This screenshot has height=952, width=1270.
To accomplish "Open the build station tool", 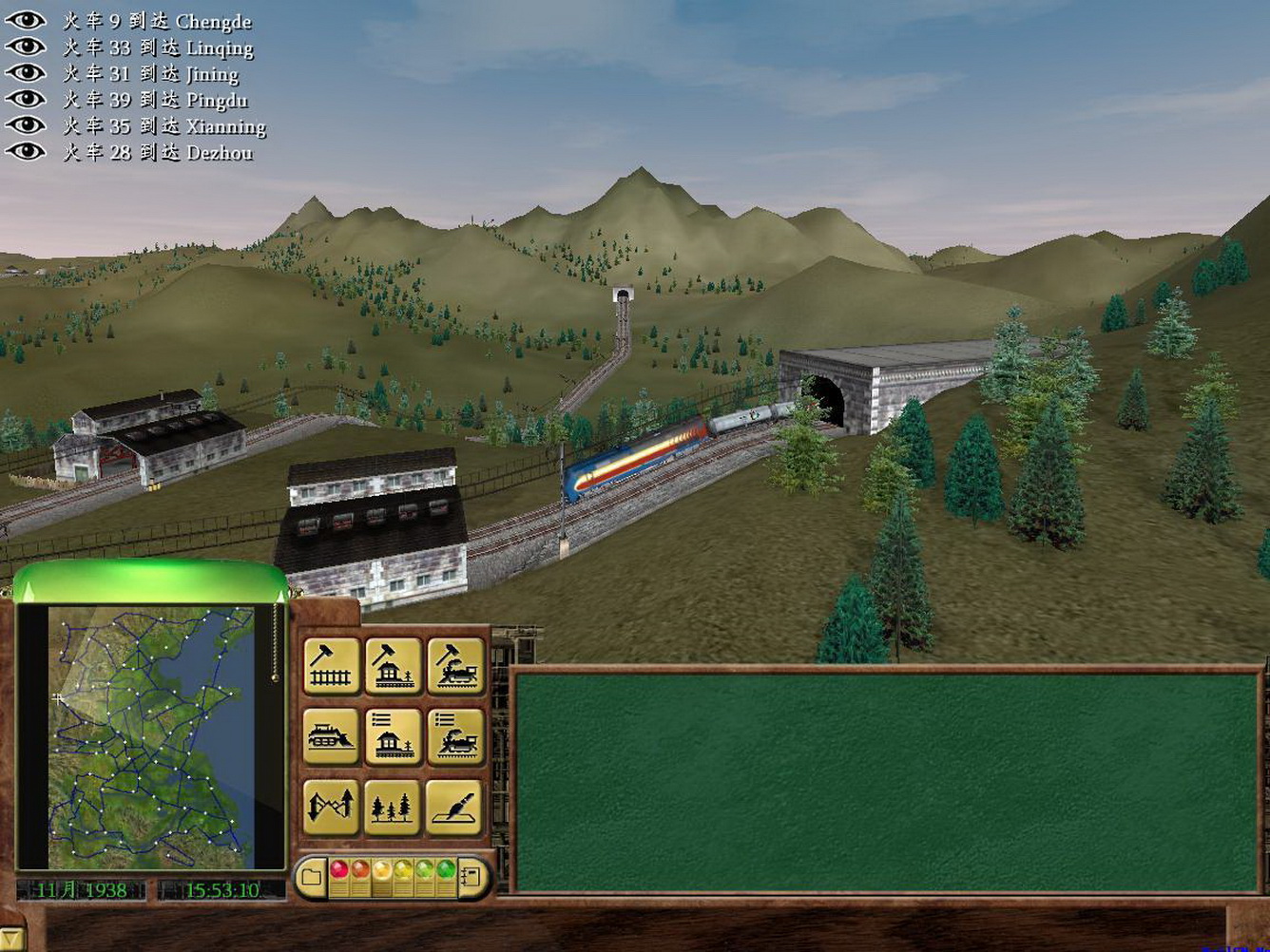I will [x=394, y=665].
